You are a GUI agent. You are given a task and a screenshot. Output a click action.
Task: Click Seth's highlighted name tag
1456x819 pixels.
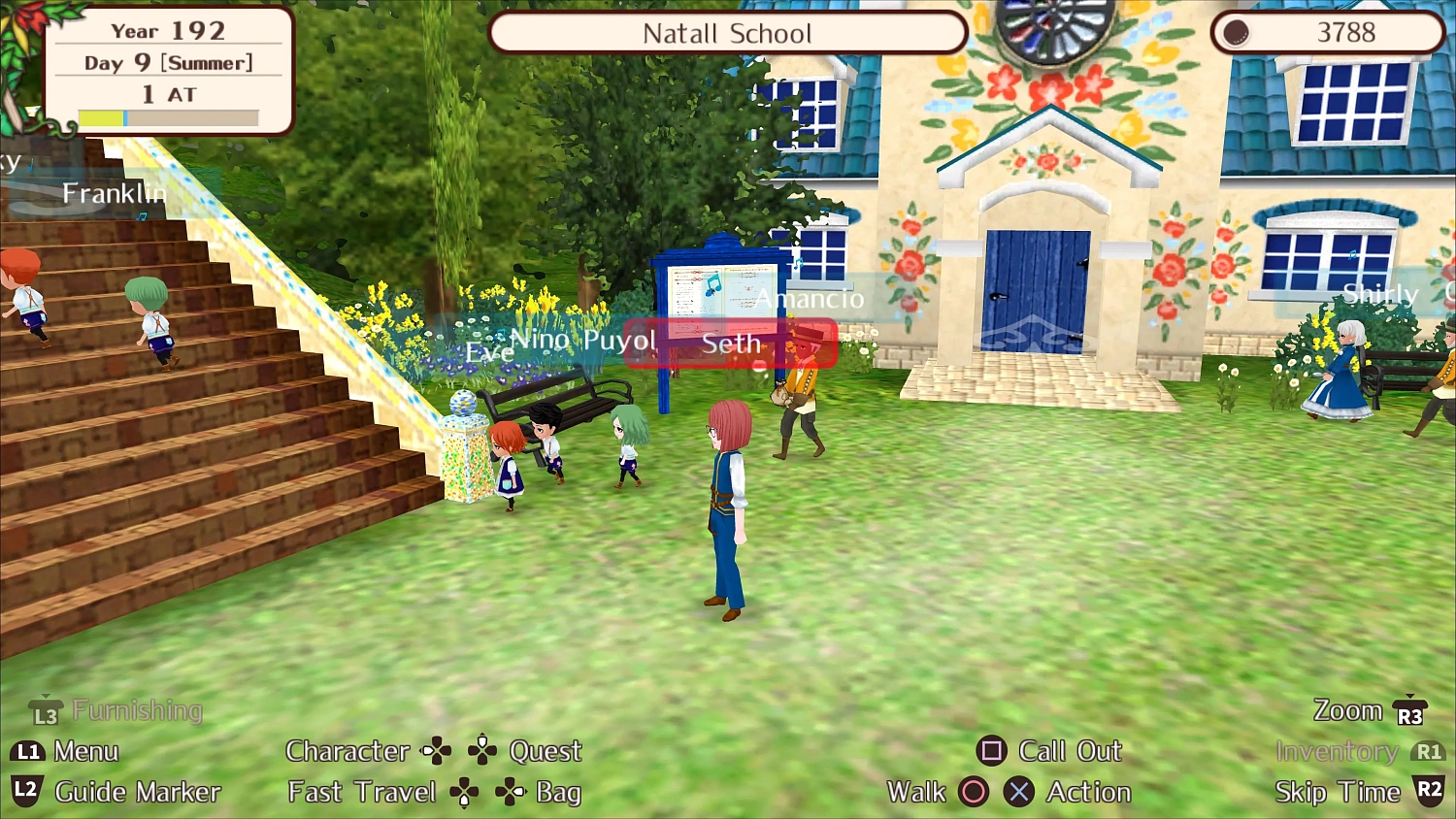pyautogui.click(x=733, y=344)
